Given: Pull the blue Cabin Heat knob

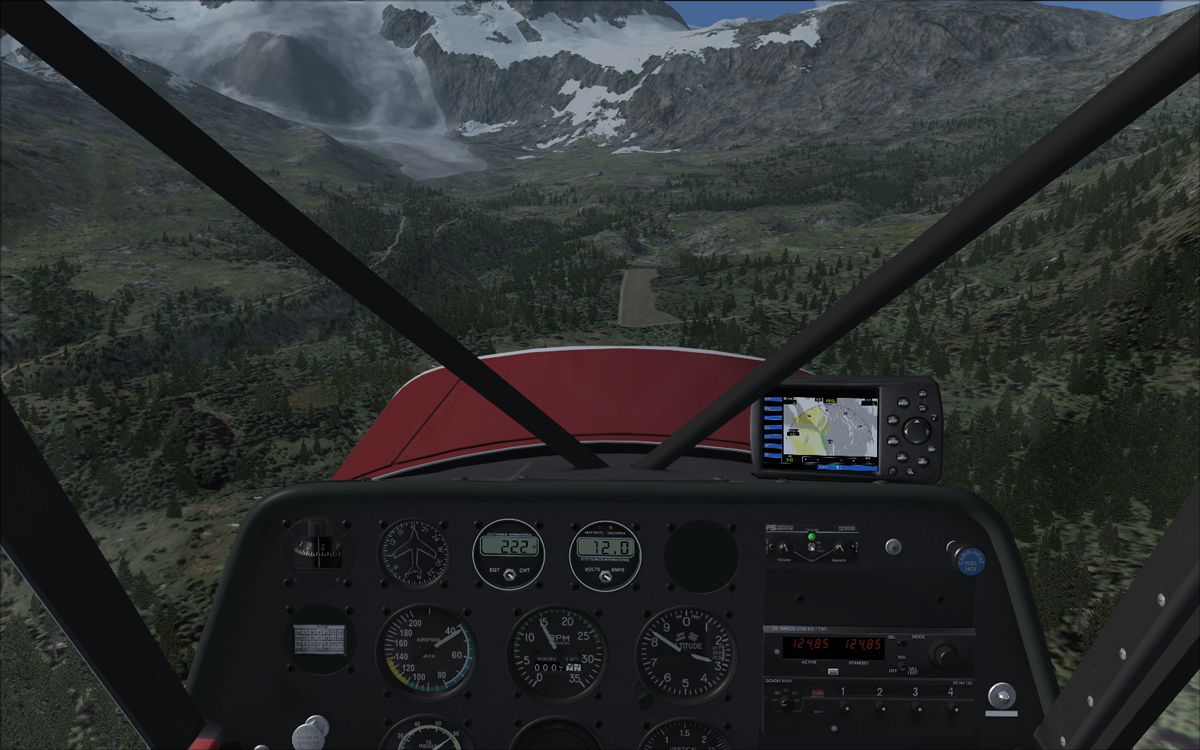Looking at the screenshot, I should tap(969, 561).
